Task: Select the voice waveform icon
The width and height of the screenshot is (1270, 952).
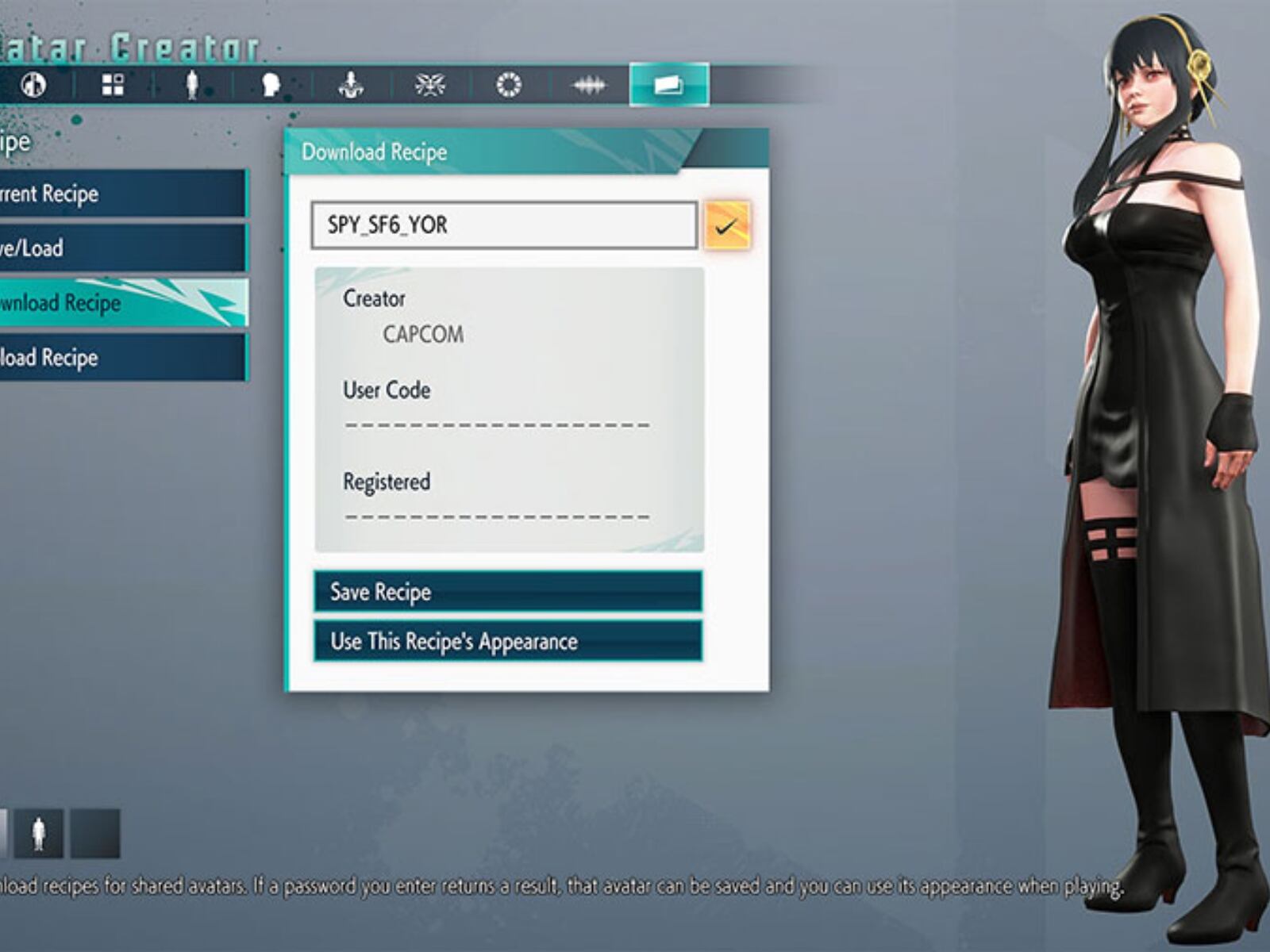Action: pos(588,86)
